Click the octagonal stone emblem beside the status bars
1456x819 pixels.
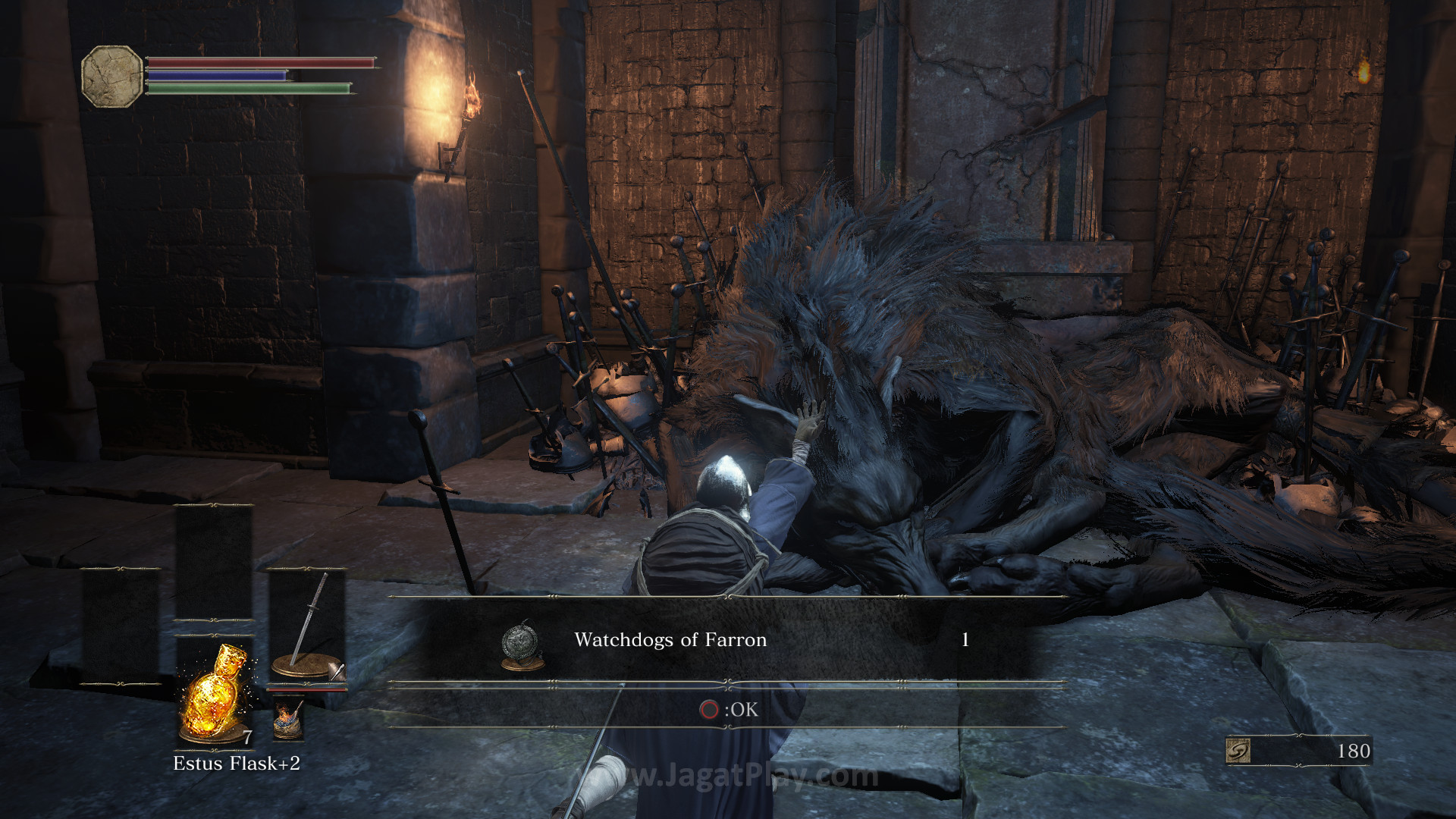pos(111,76)
